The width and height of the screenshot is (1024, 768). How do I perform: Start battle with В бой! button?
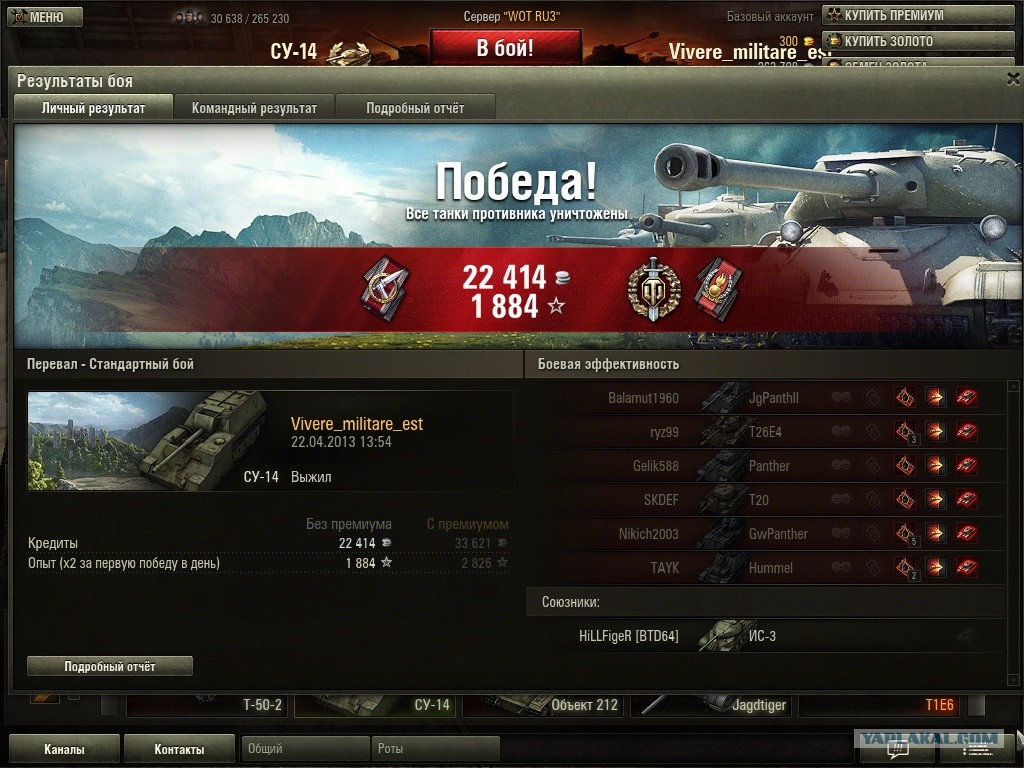tap(505, 48)
